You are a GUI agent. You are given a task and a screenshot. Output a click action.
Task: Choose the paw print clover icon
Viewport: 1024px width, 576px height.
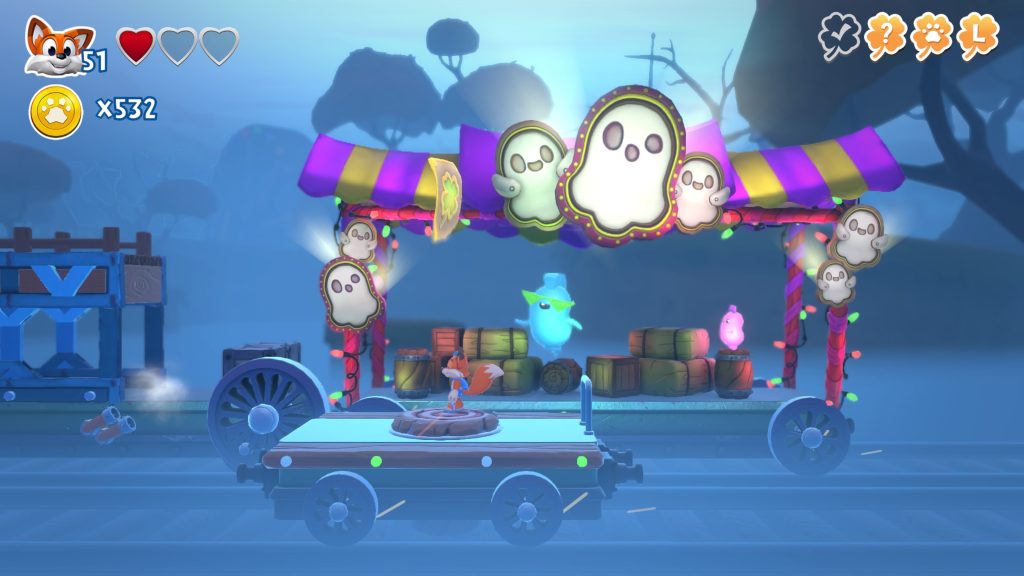tap(931, 37)
